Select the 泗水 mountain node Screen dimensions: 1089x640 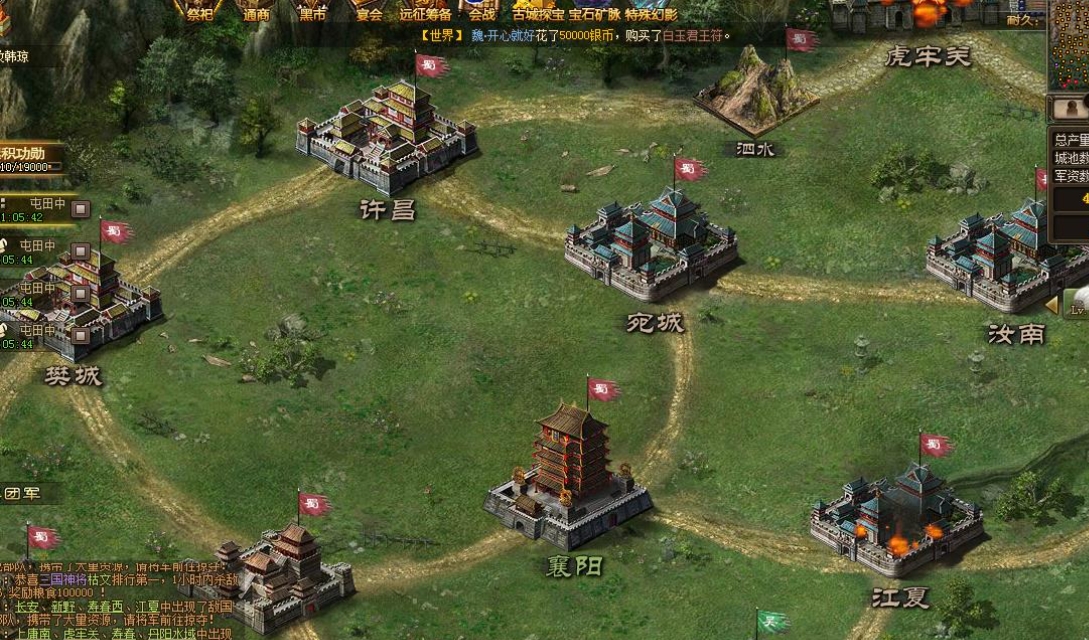tap(756, 95)
